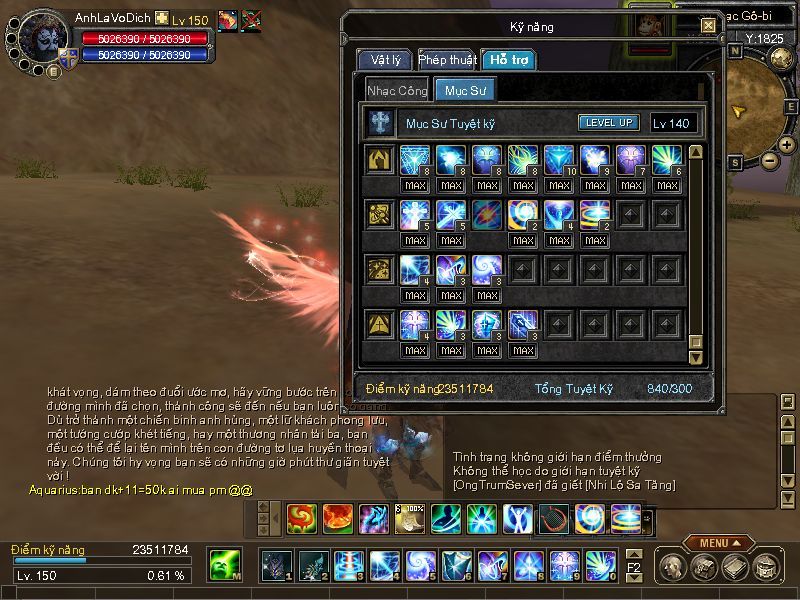This screenshot has height=600, width=800.
Task: Open the book icon round menu button
Action: [x=735, y=568]
